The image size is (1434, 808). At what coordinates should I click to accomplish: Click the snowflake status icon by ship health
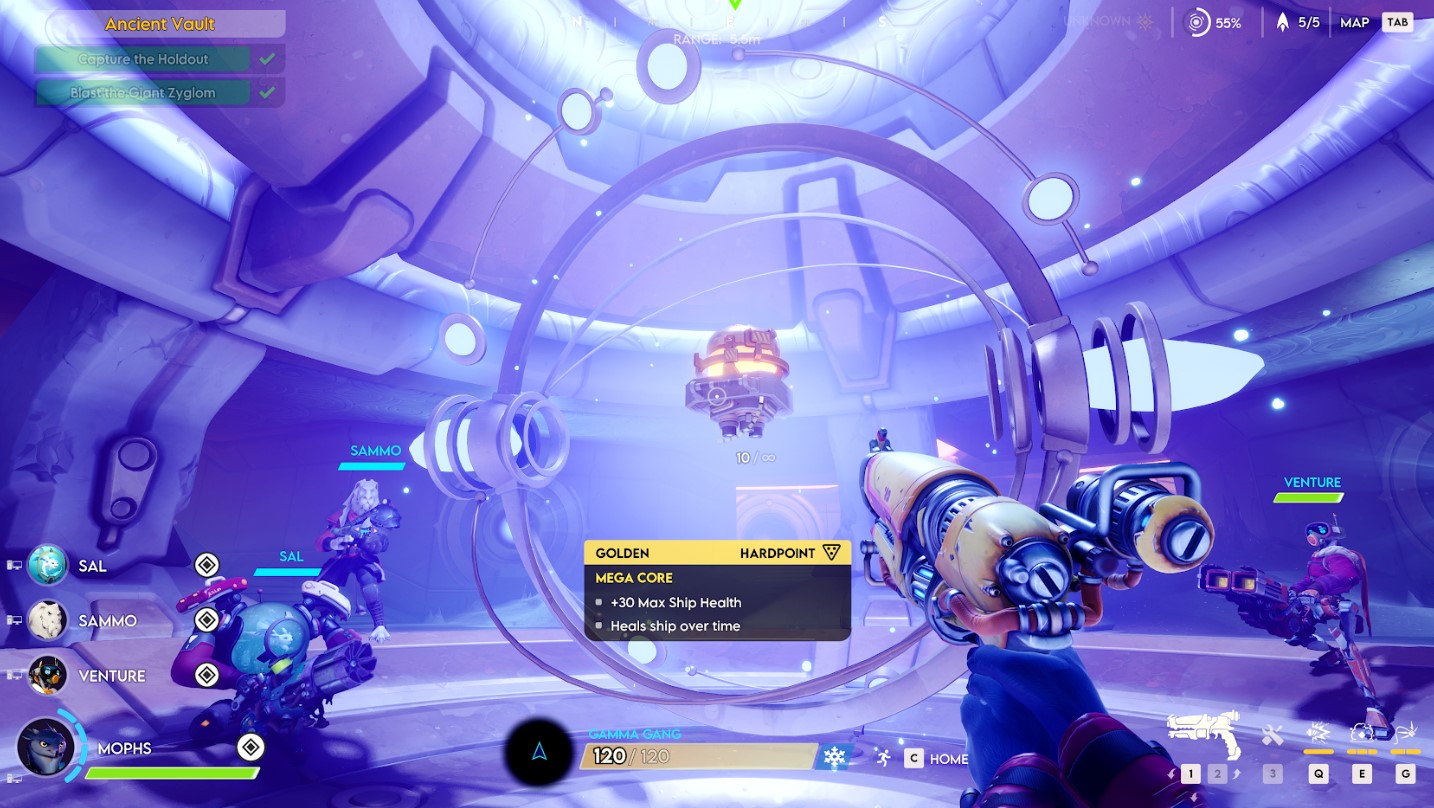point(834,757)
